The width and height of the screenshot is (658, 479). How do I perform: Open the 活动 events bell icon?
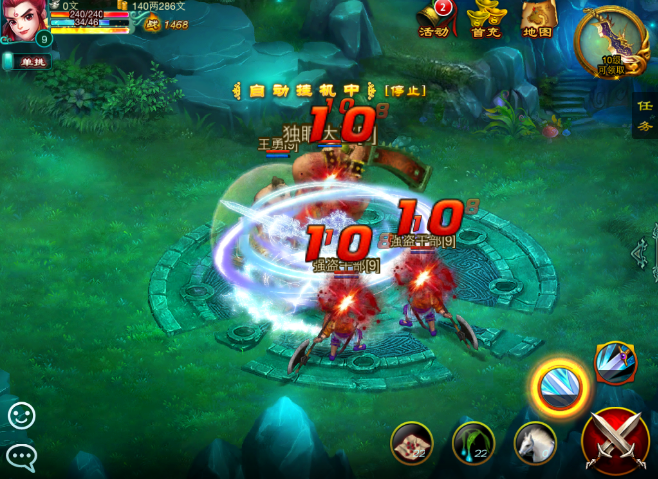click(x=435, y=18)
